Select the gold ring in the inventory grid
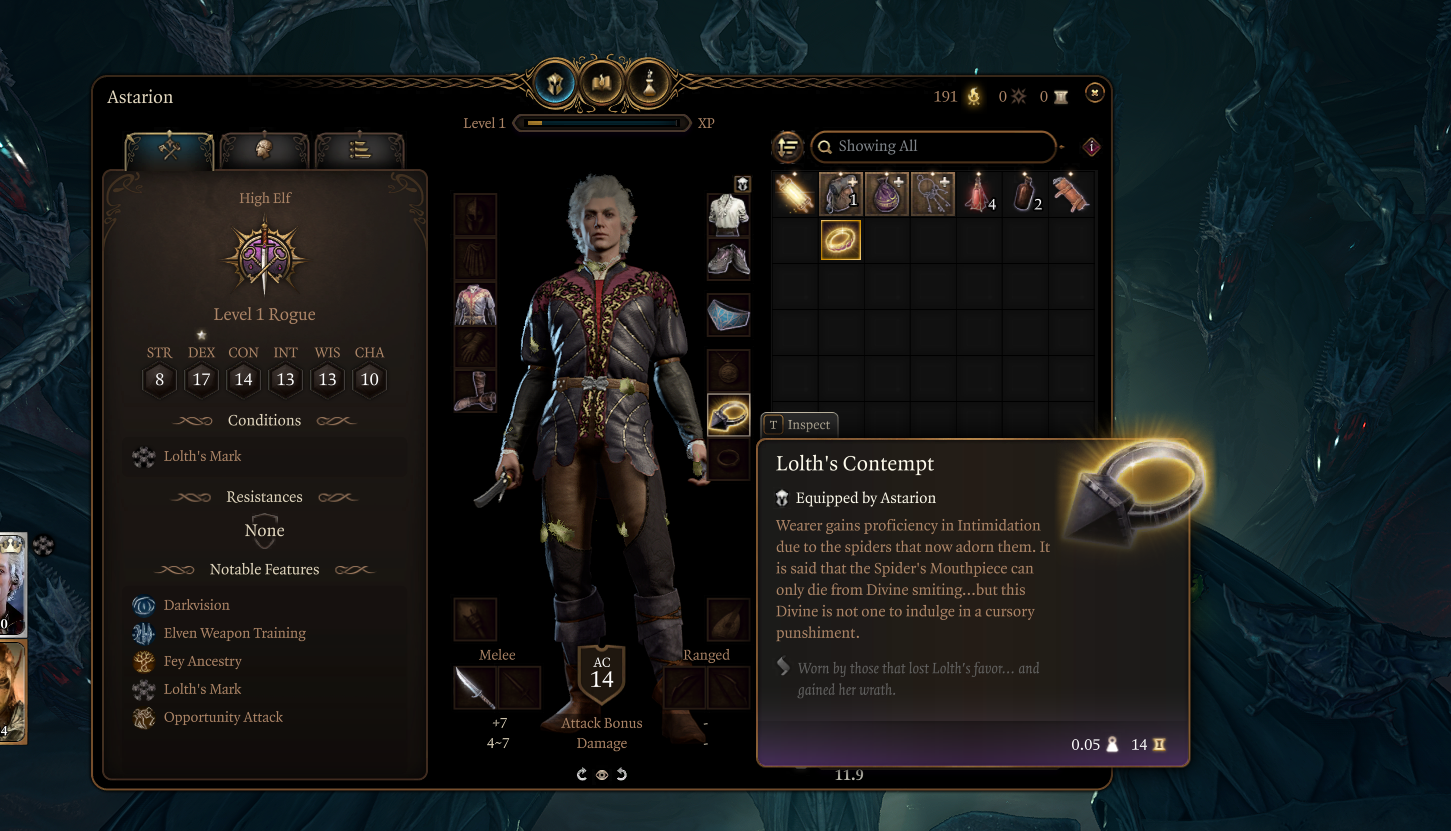Viewport: 1451px width, 831px height. pyautogui.click(x=841, y=240)
